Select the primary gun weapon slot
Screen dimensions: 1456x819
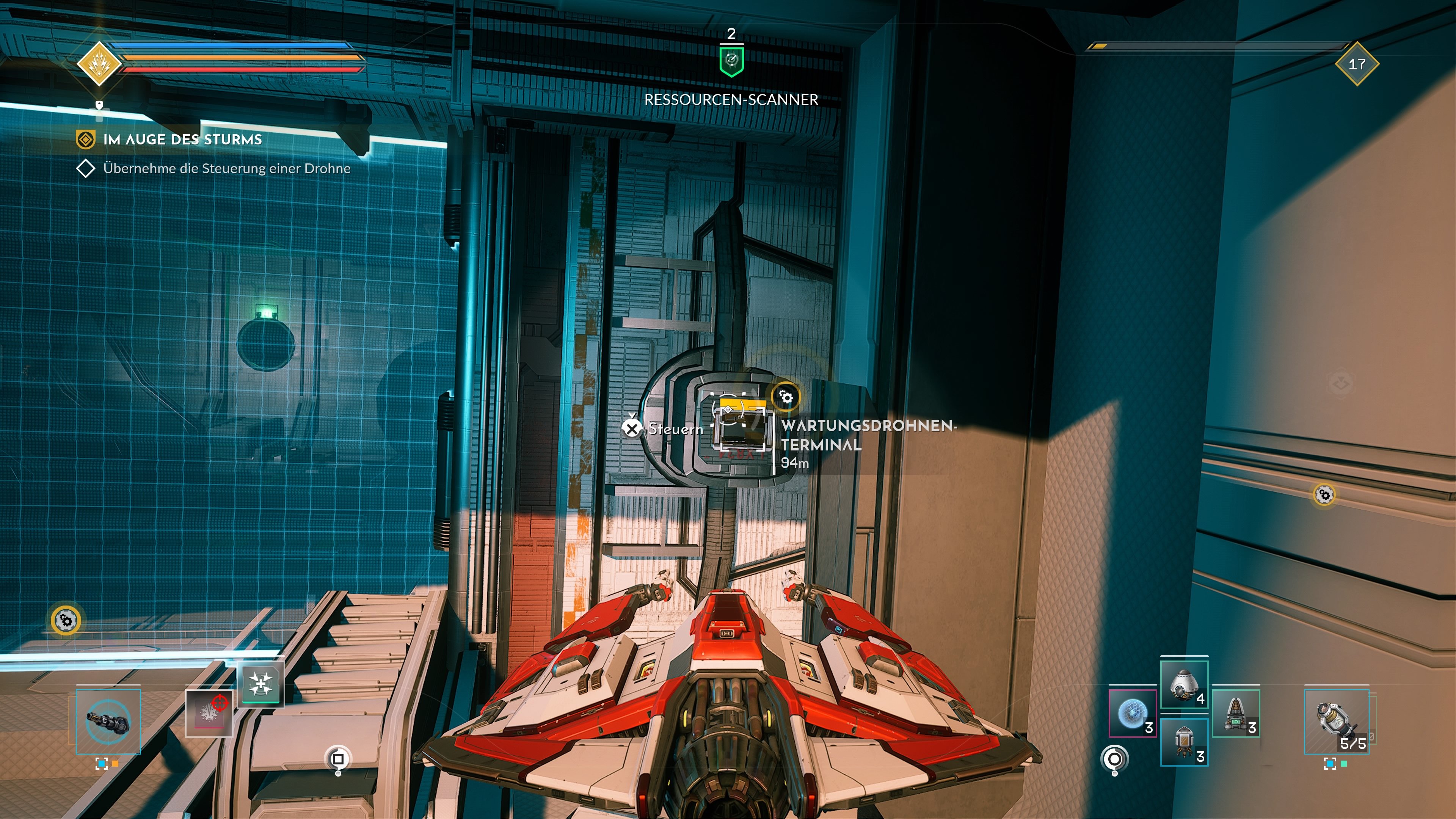tap(108, 722)
